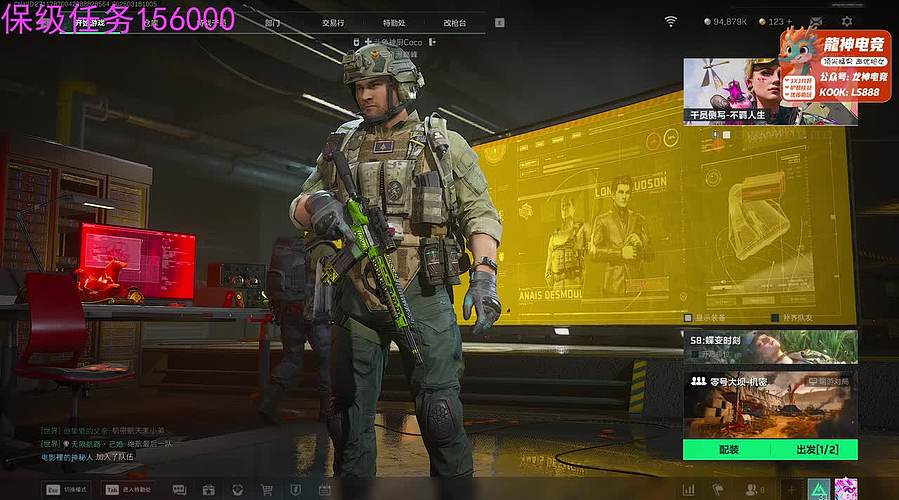Screen dimensions: 899x500
Task: Open the mail envelope icon
Action: tap(816, 21)
